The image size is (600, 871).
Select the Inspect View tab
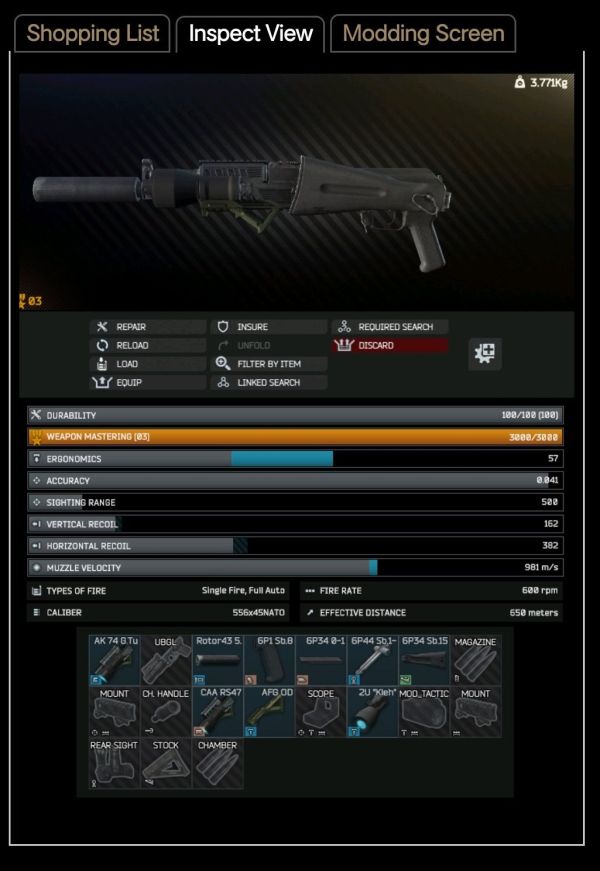(x=251, y=33)
